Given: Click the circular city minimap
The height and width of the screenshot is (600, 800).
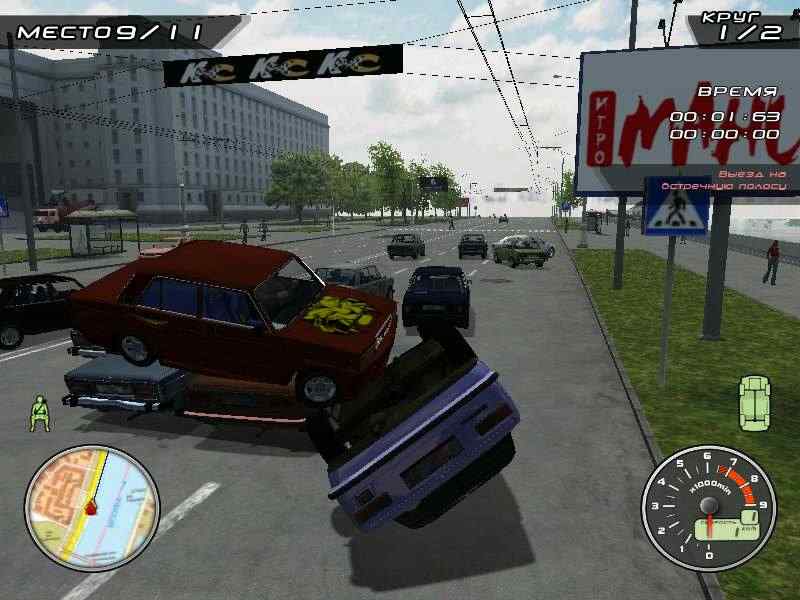Looking at the screenshot, I should click(x=92, y=508).
